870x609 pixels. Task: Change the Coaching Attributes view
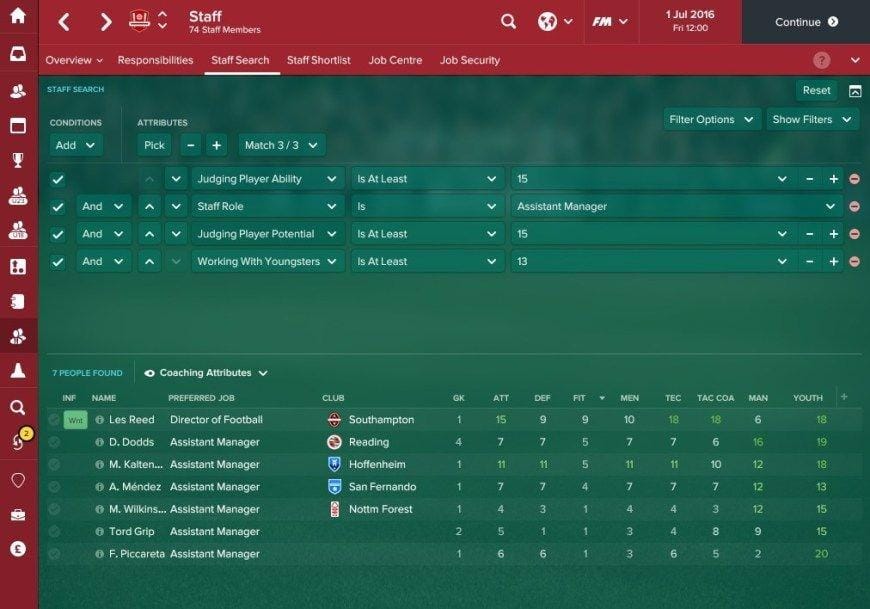[x=207, y=373]
